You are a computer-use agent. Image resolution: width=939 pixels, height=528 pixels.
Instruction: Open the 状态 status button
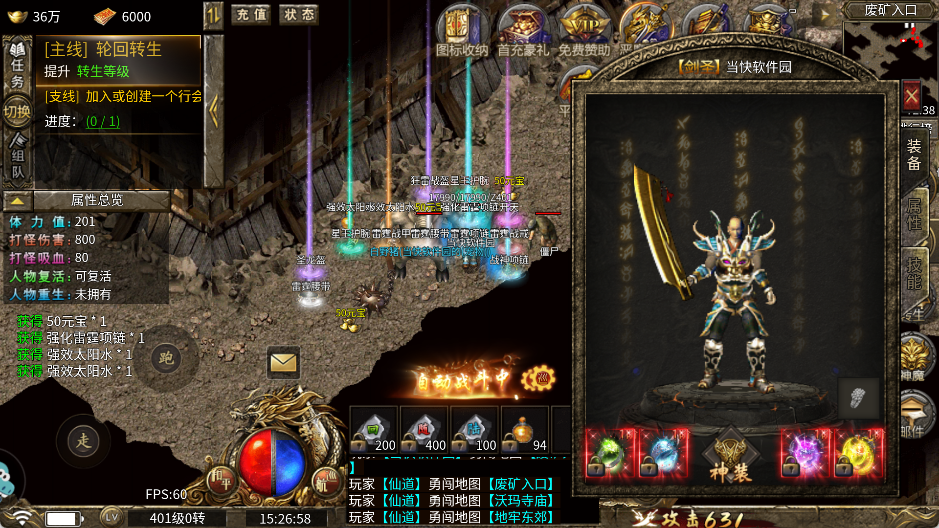297,14
